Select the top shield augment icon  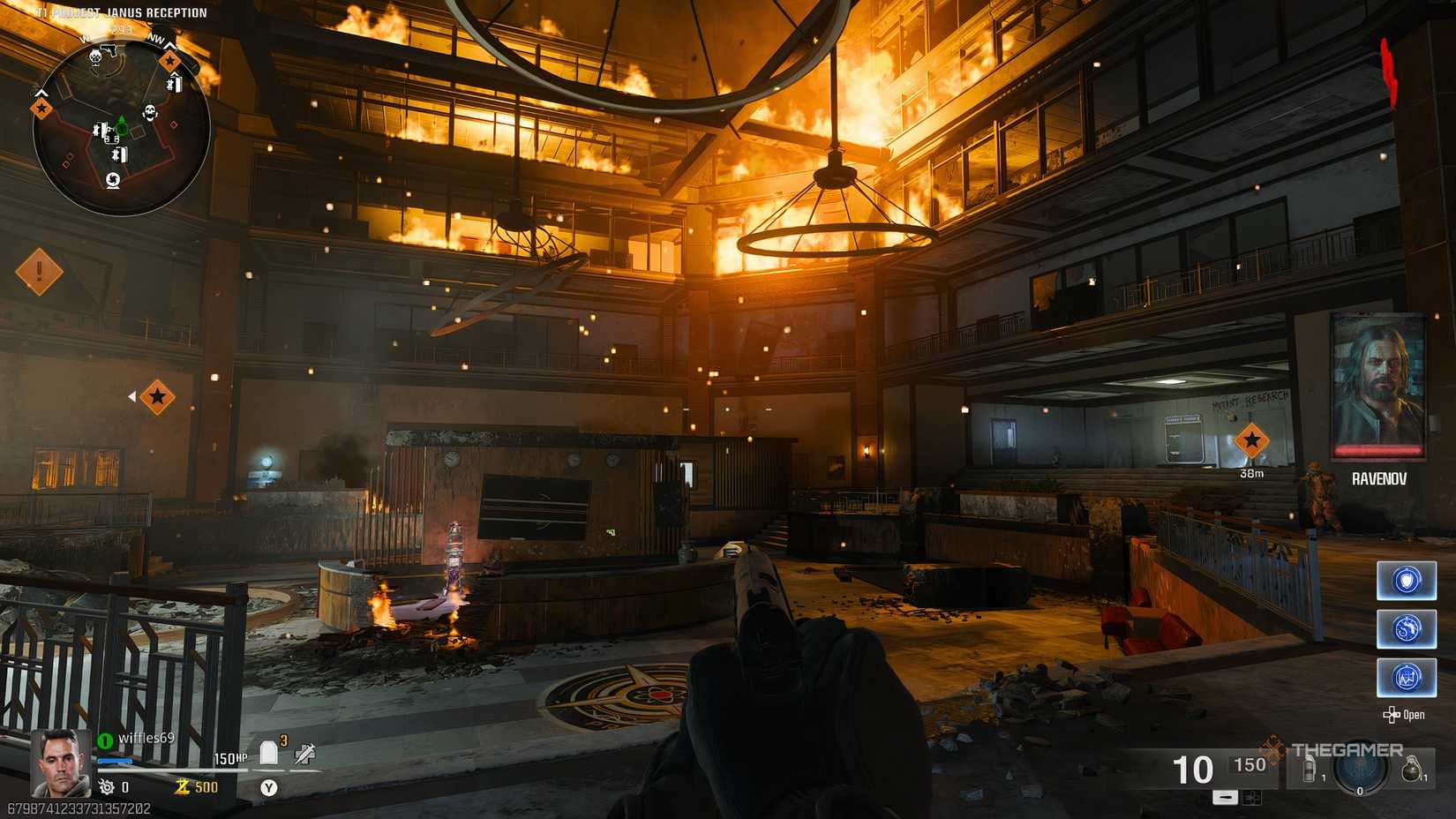point(1406,582)
